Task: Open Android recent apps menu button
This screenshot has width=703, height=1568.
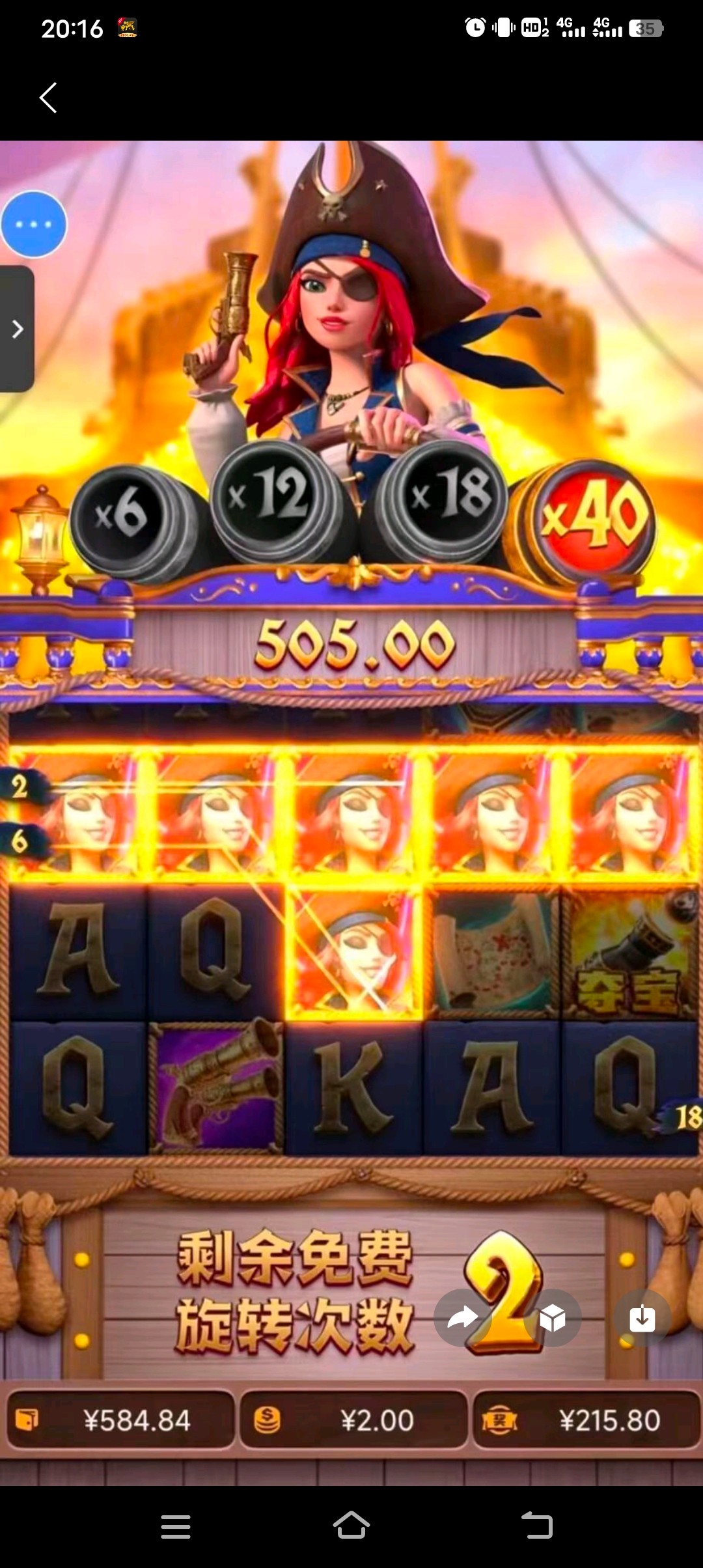Action: [176, 1526]
